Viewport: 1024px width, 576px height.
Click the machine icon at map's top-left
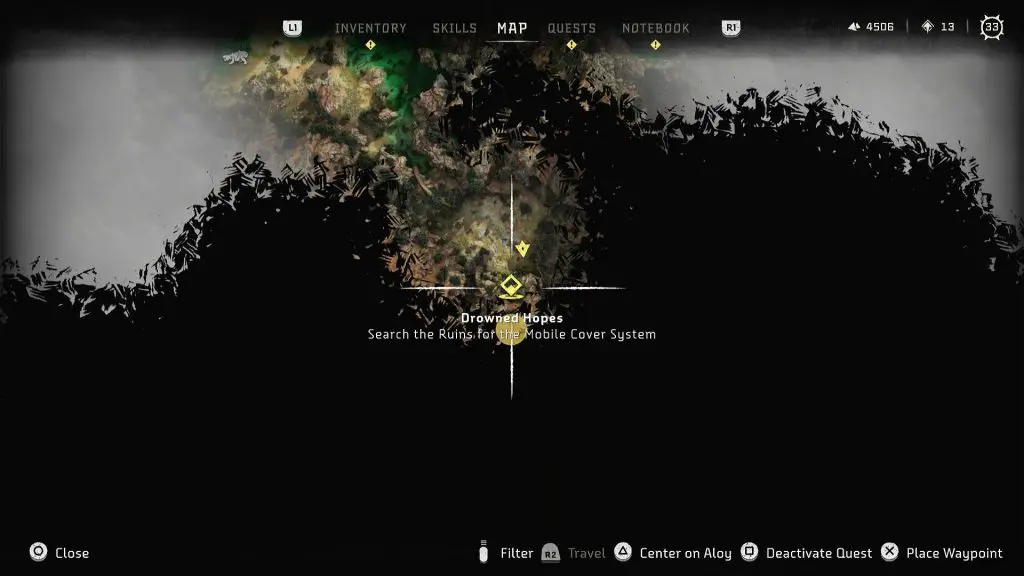tap(235, 57)
